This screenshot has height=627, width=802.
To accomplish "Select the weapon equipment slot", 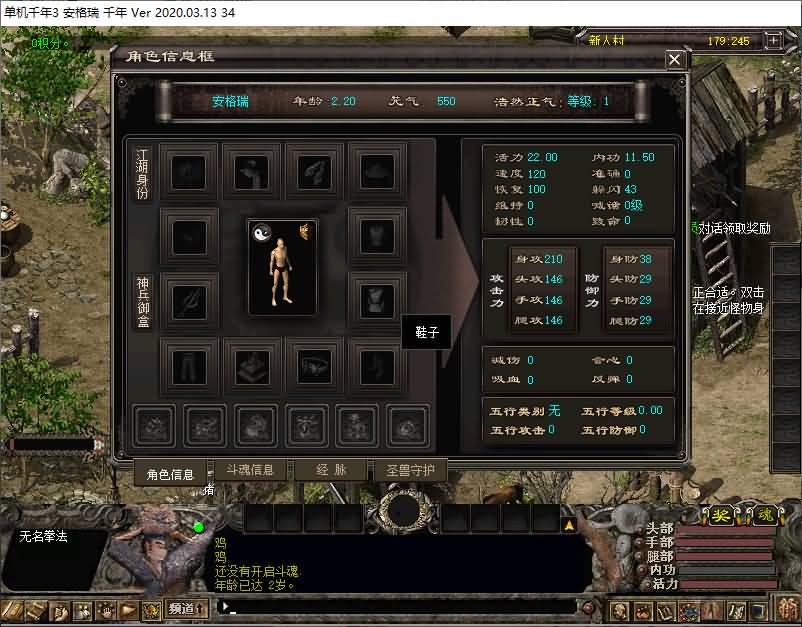I will [x=188, y=300].
